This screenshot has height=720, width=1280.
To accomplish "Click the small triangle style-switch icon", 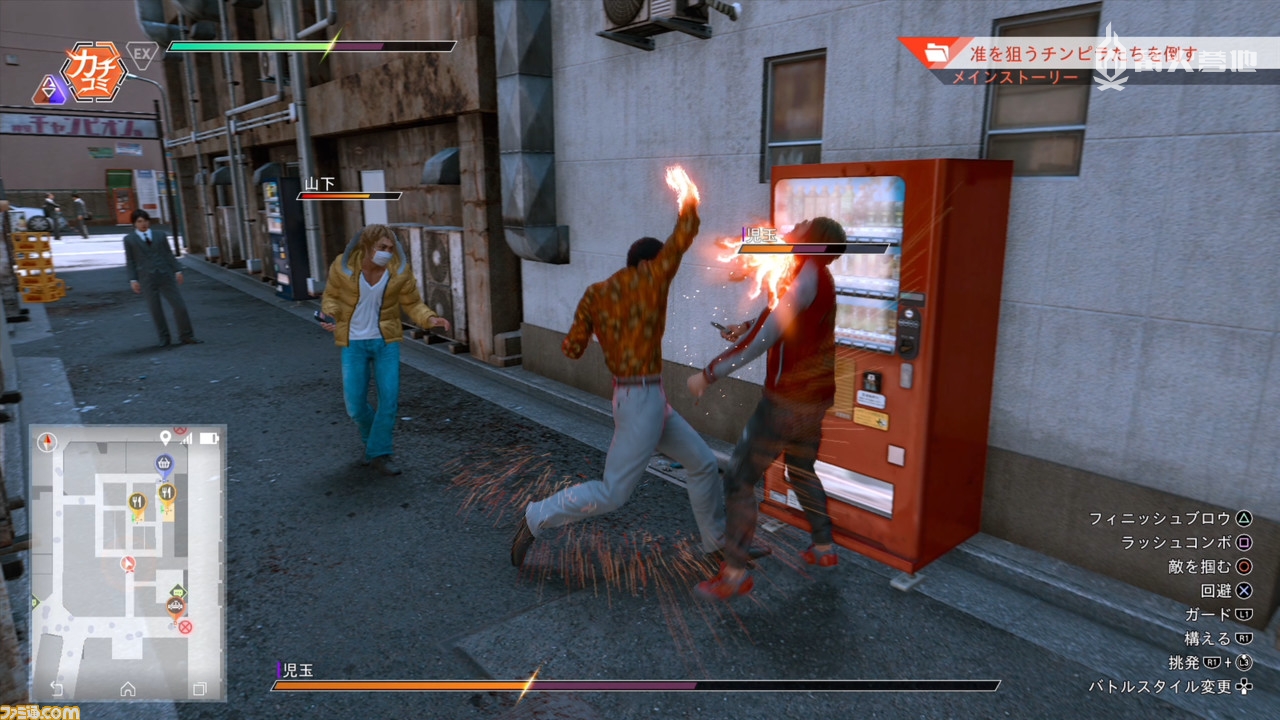I will tap(47, 91).
